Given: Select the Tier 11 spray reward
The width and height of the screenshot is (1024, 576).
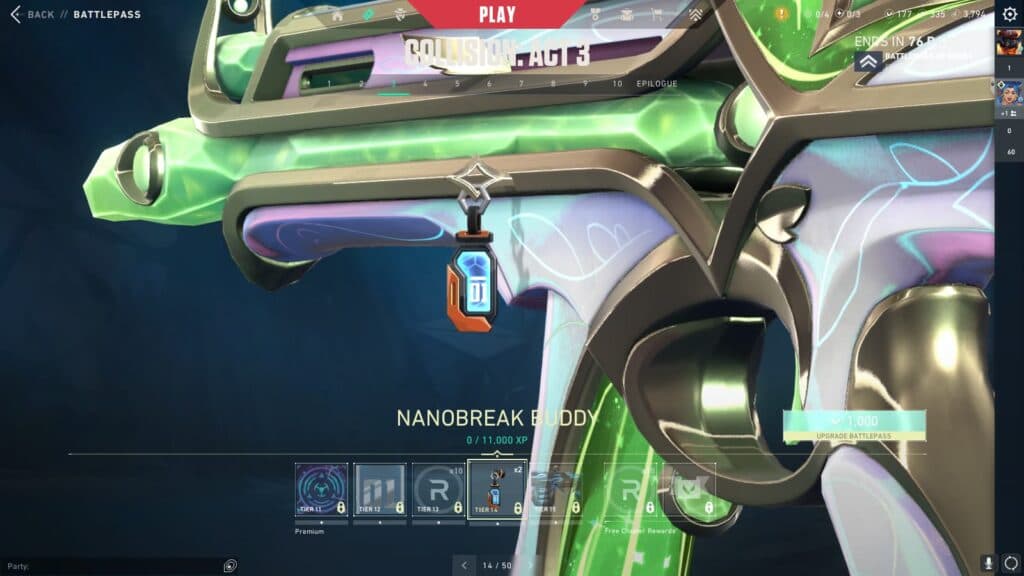Looking at the screenshot, I should coord(322,490).
